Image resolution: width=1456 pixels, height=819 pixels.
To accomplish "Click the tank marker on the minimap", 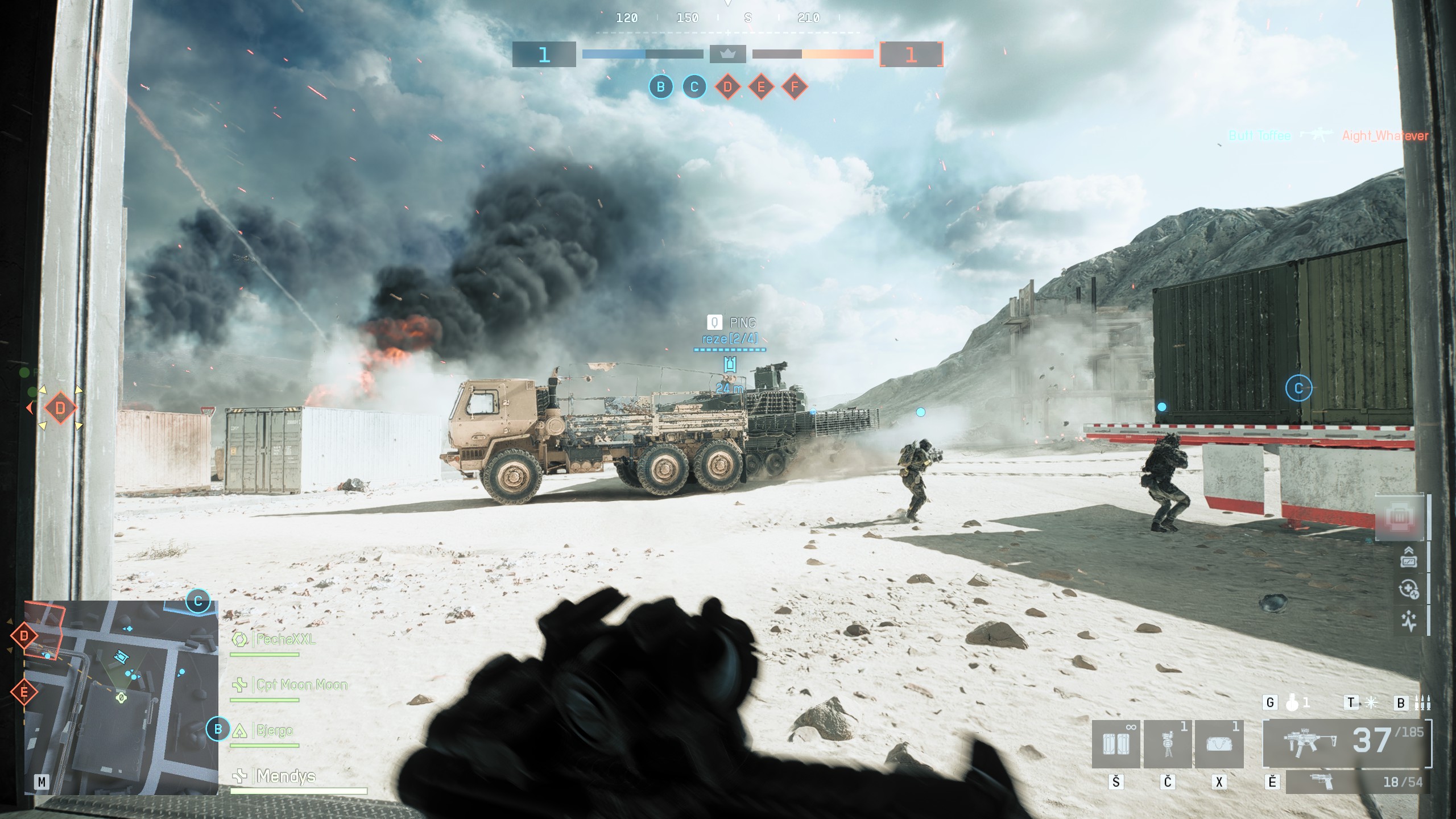I will [121, 657].
